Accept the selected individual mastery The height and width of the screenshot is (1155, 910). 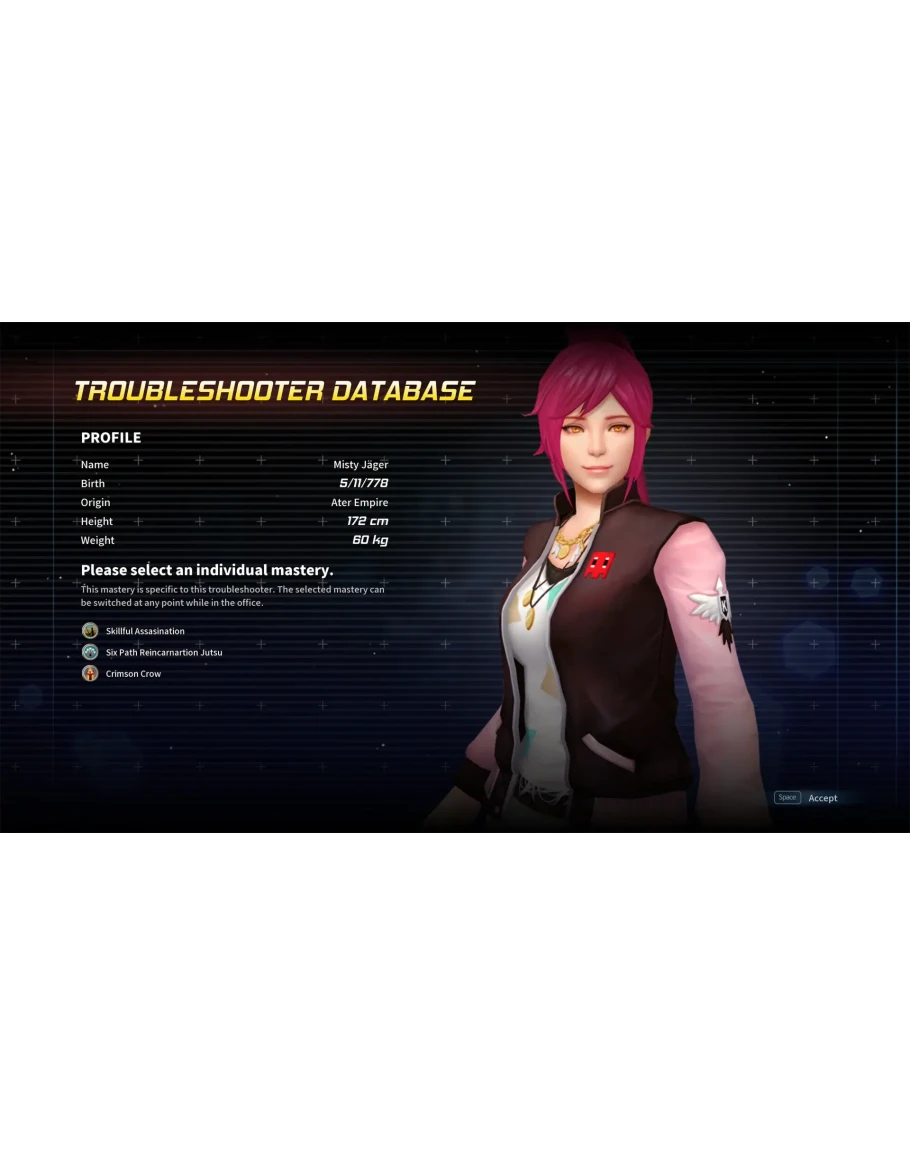tap(821, 798)
